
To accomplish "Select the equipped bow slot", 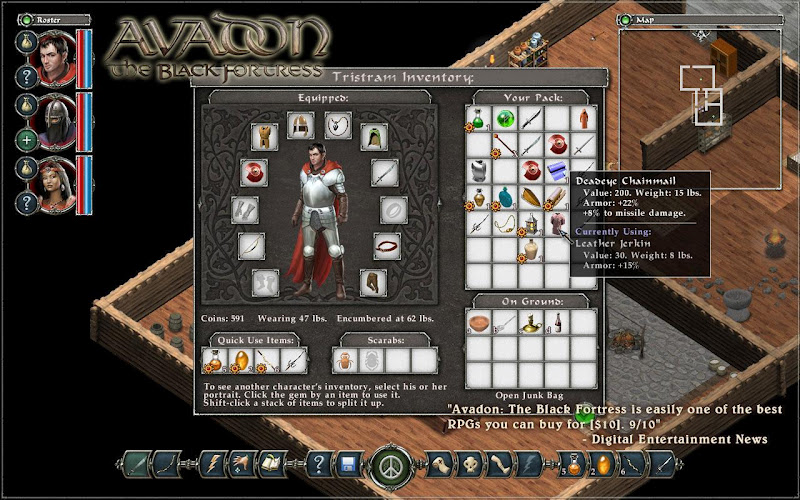I will (252, 245).
